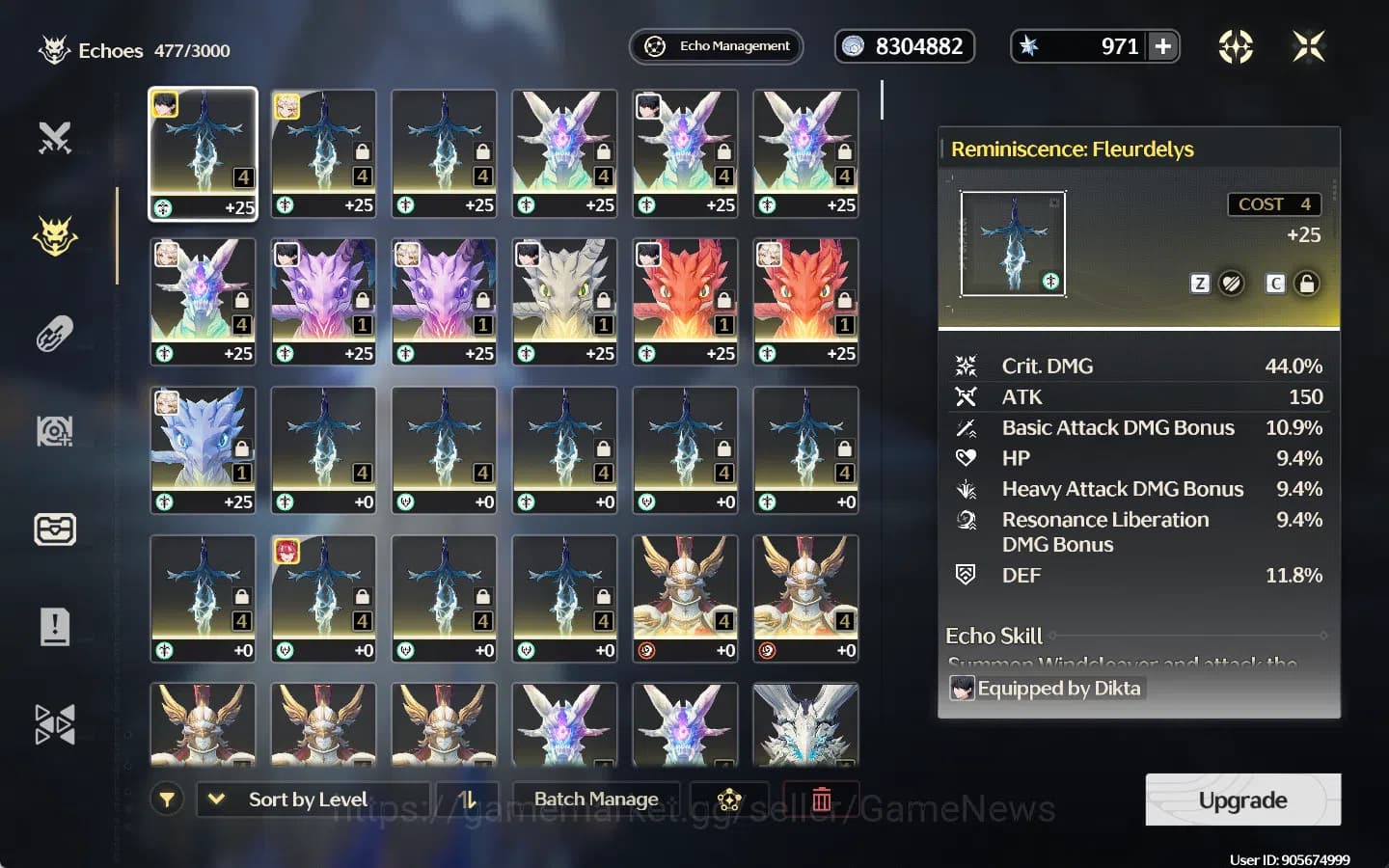The image size is (1389, 868).
Task: Lock the Reminiscence: Fleurdelys echo with padlock toggle
Action: 1307,284
